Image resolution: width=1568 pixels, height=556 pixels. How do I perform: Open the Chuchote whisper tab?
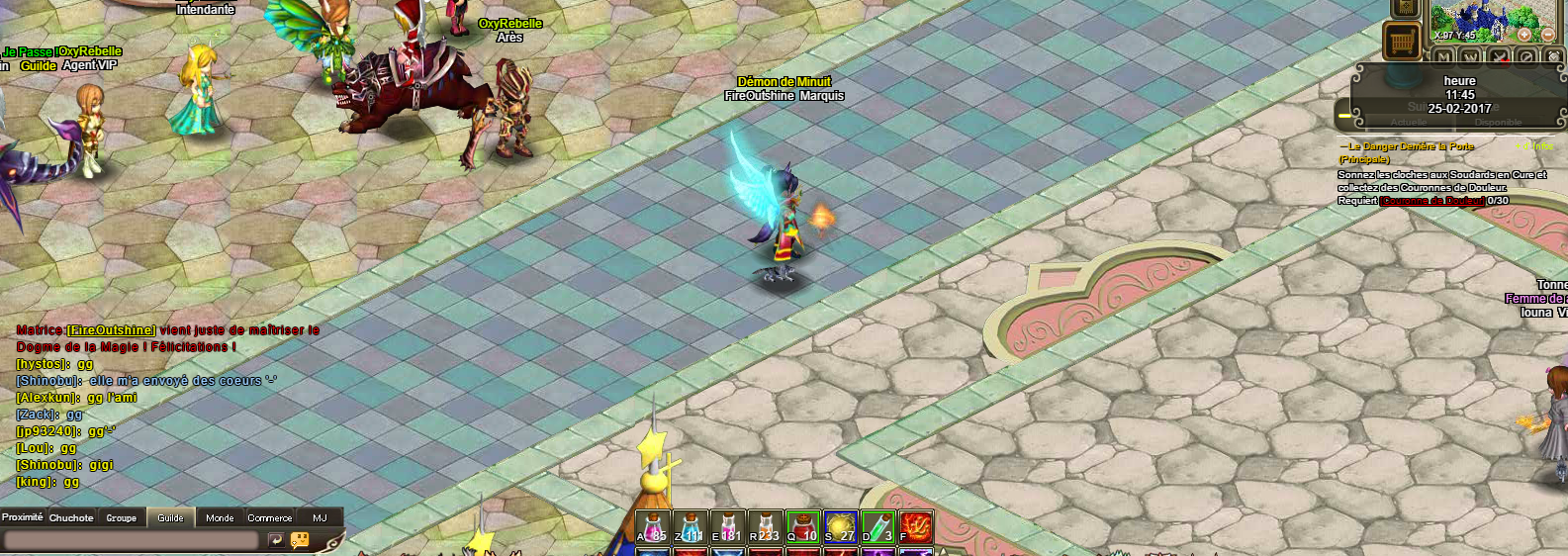pyautogui.click(x=71, y=517)
